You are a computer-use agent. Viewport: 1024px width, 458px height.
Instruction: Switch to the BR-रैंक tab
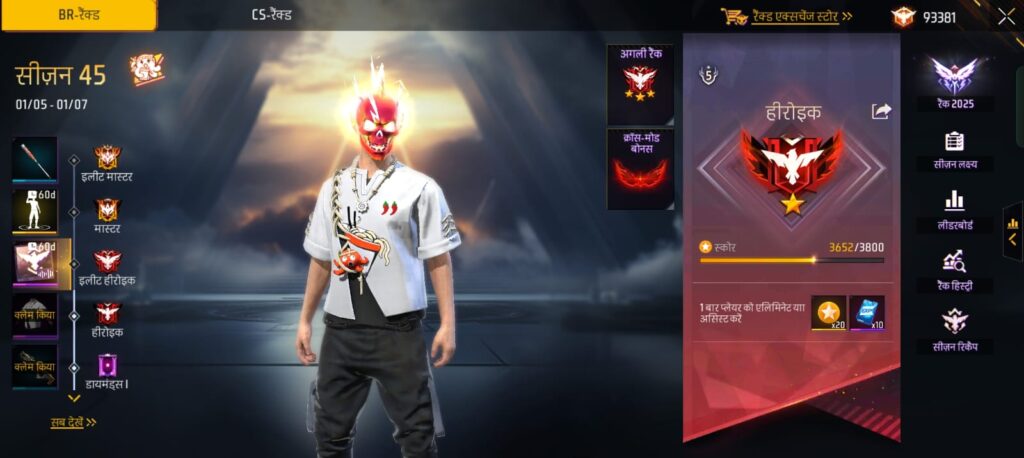point(77,15)
